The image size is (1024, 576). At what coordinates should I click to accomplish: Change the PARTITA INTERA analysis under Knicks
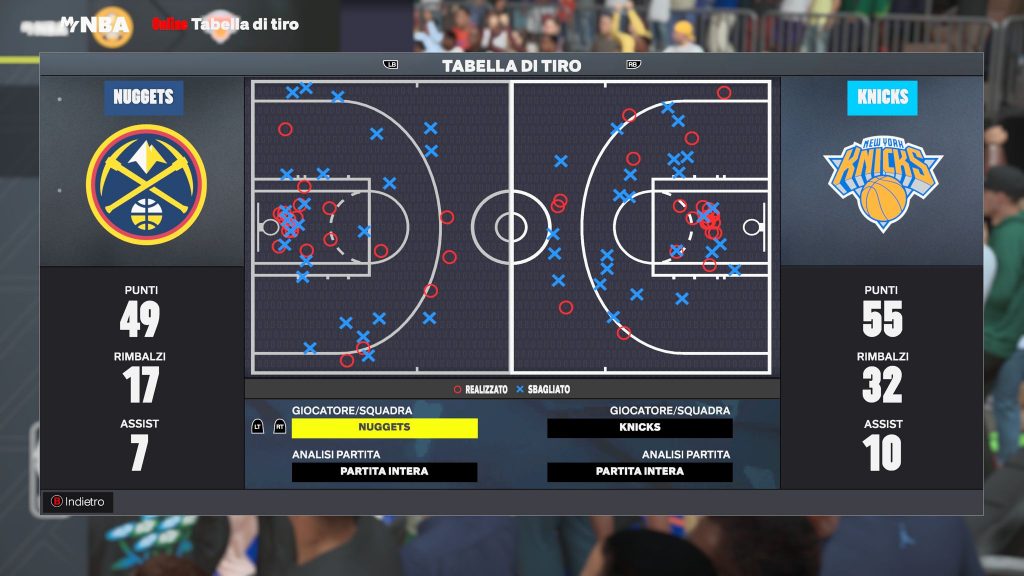[640, 472]
